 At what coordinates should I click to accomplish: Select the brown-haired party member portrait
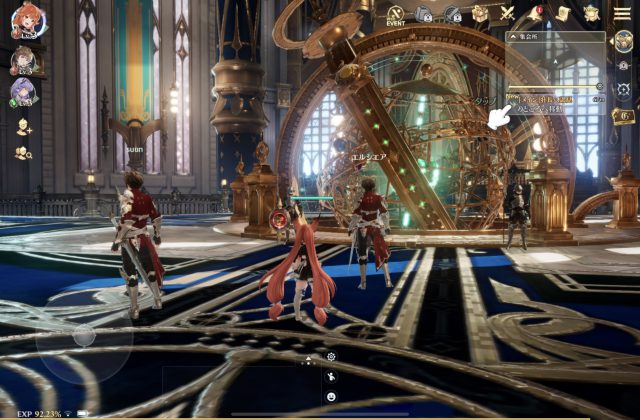[x=22, y=59]
